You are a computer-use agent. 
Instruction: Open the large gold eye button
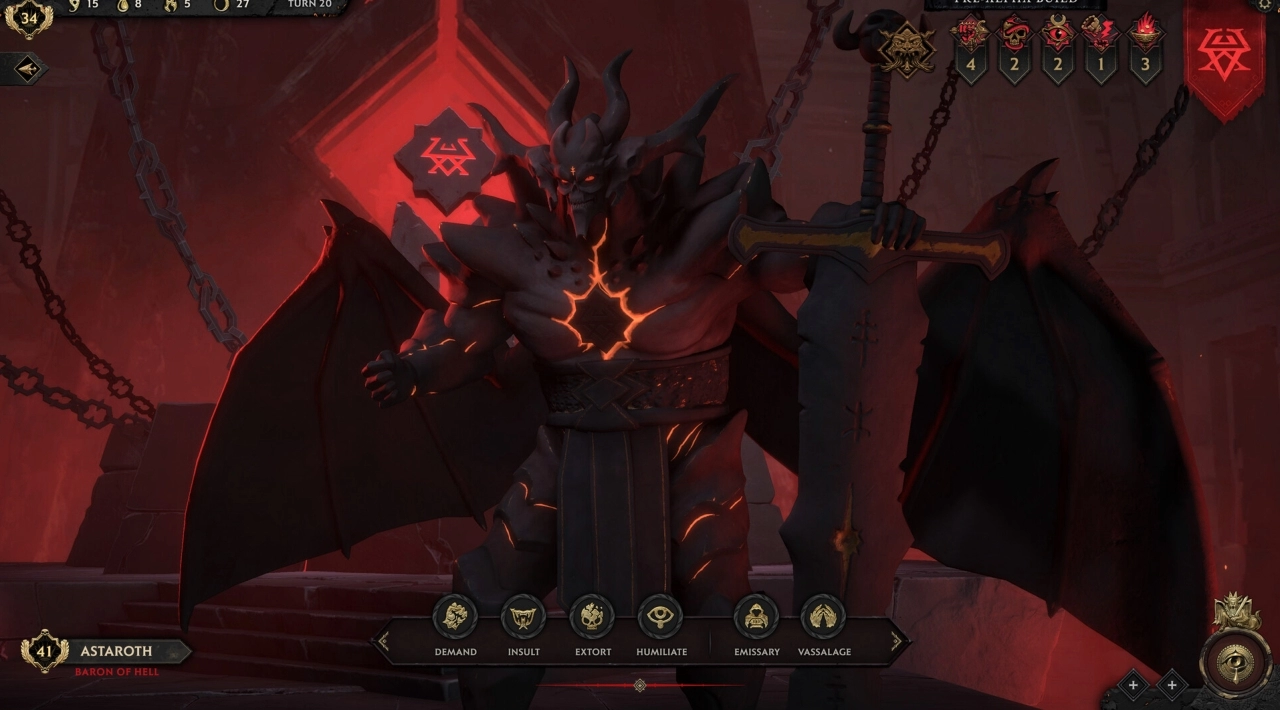coord(1236,663)
